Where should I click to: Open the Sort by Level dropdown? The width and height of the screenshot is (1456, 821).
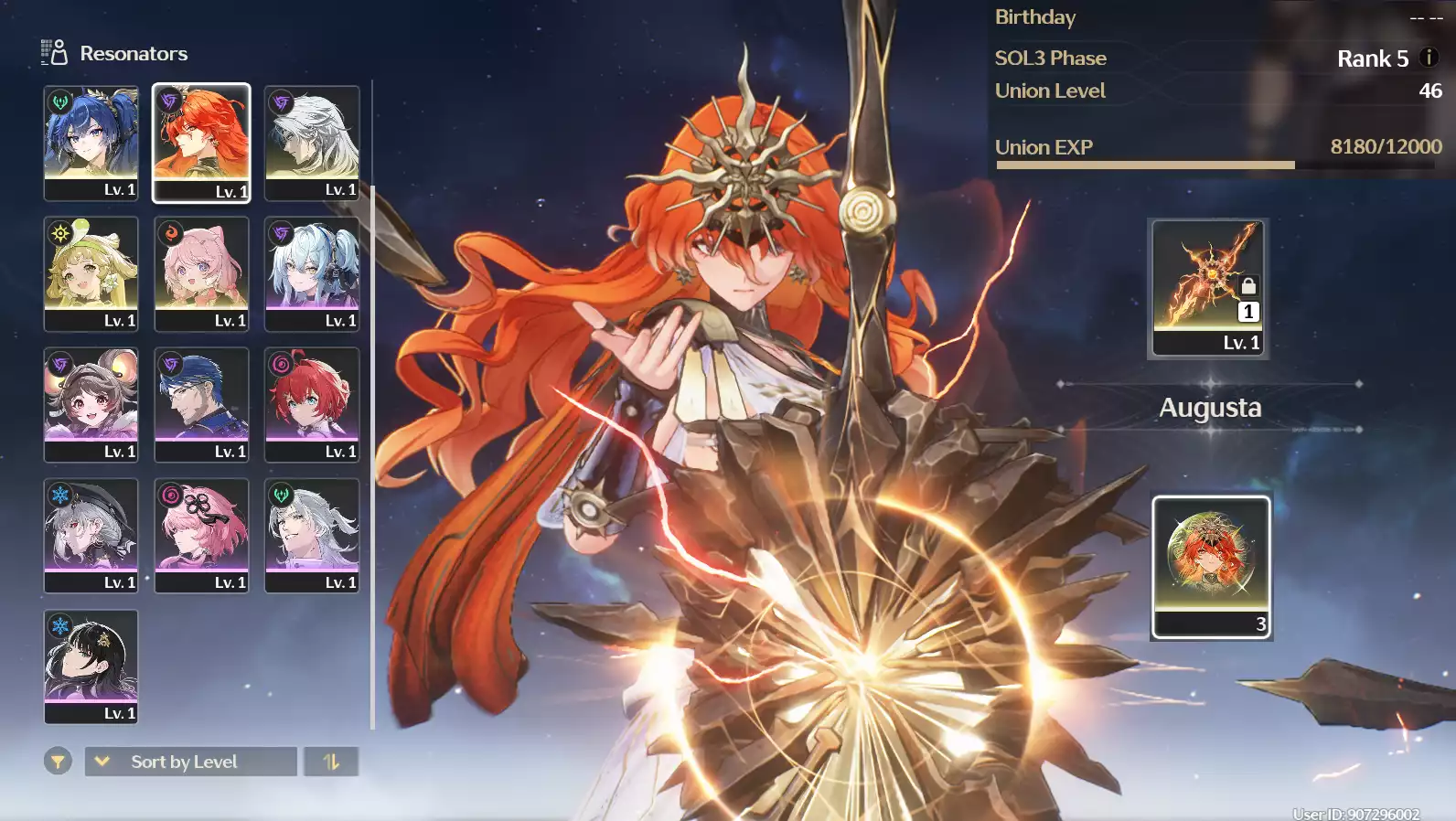click(190, 761)
